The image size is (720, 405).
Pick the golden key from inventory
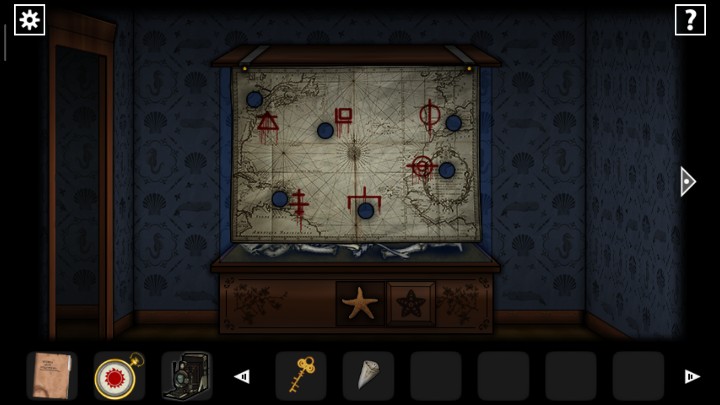click(x=300, y=376)
